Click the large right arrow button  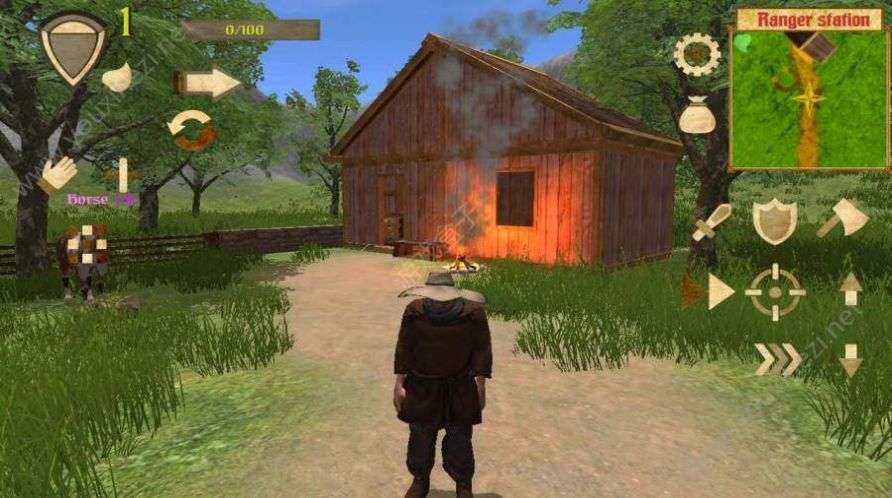pyautogui.click(x=209, y=83)
